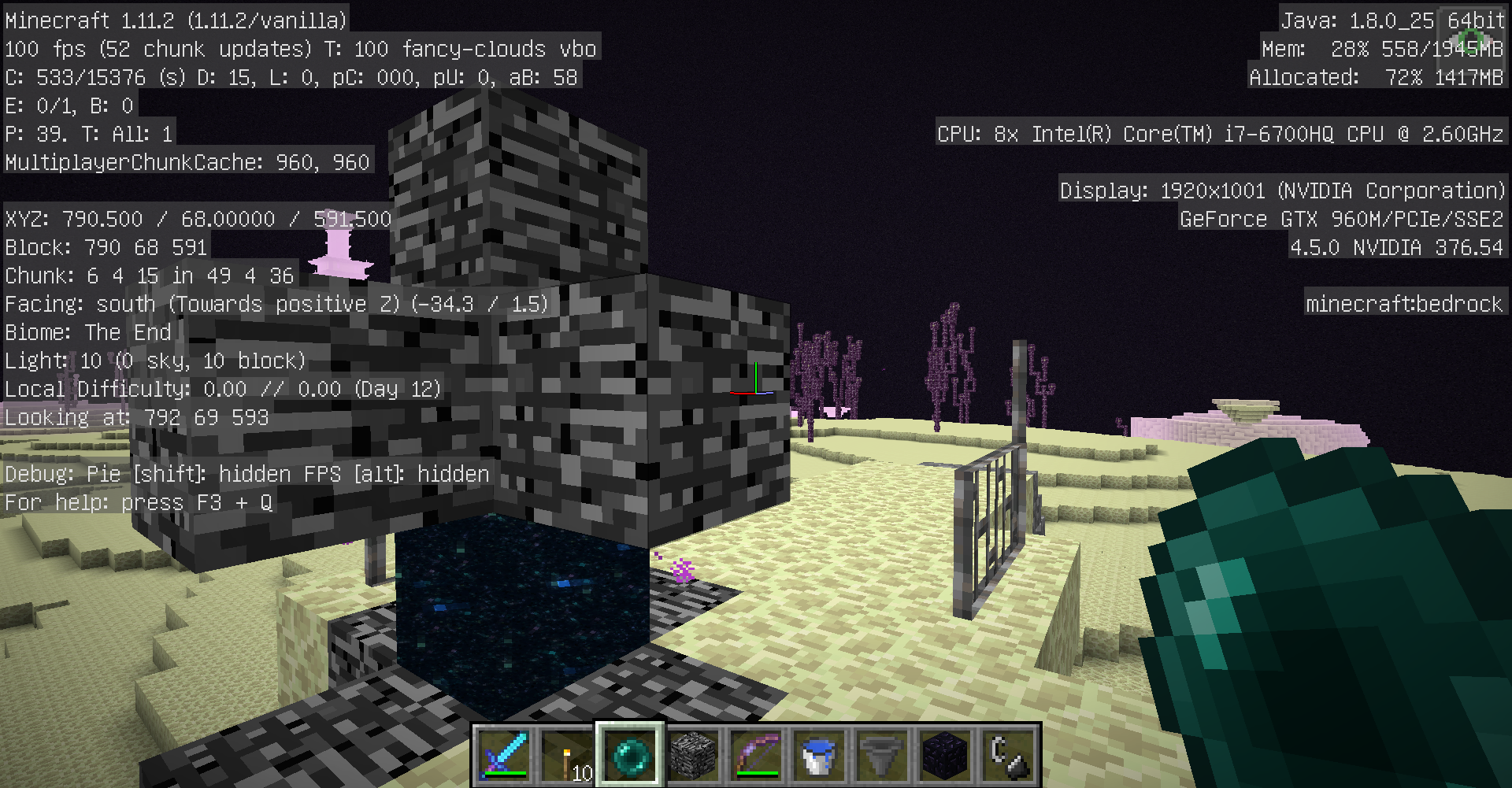Viewport: 1512px width, 788px height.
Task: Select the hopper hotbar slot
Action: click(x=882, y=754)
